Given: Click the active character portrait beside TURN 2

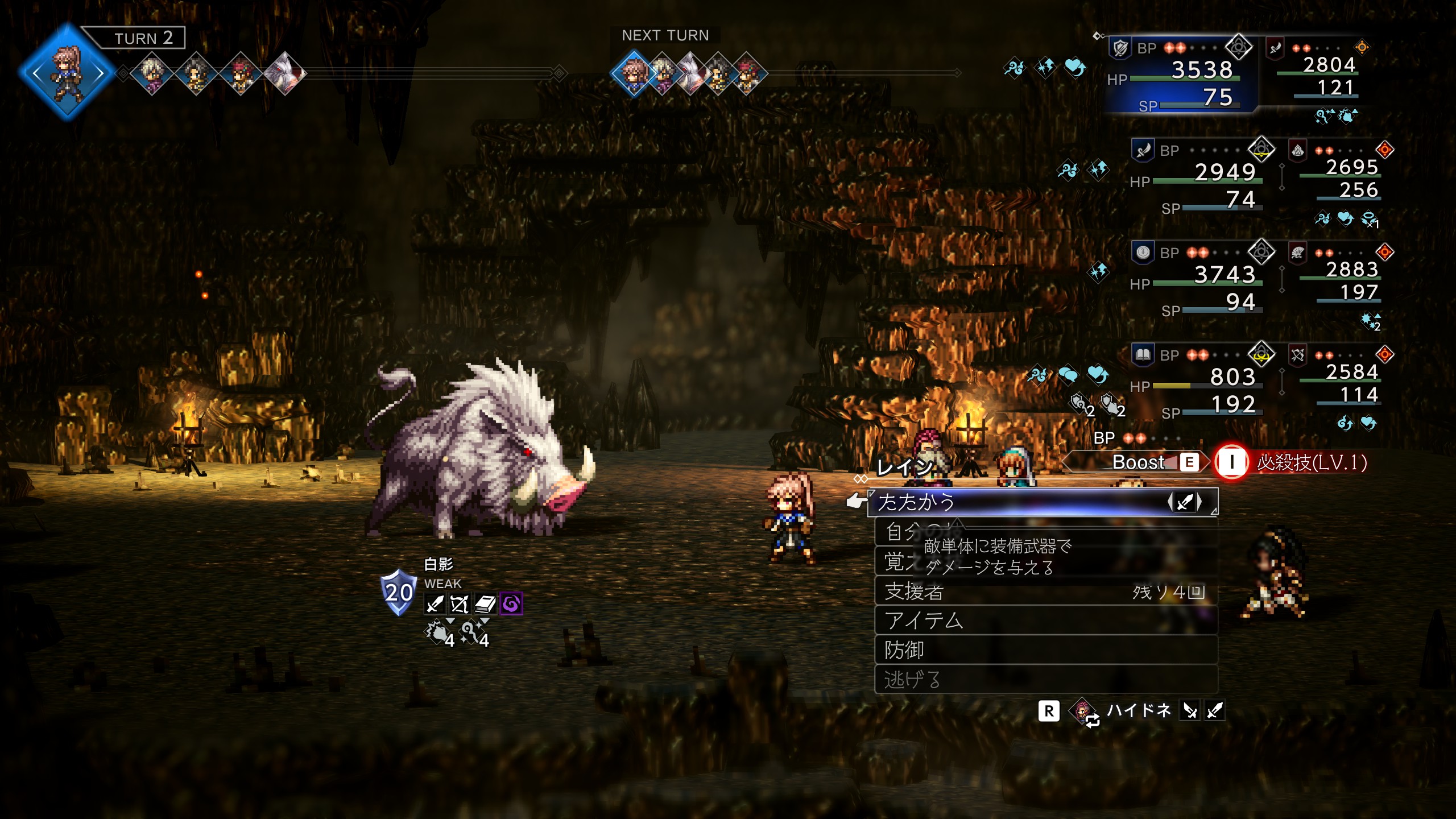Looking at the screenshot, I should (x=67, y=73).
